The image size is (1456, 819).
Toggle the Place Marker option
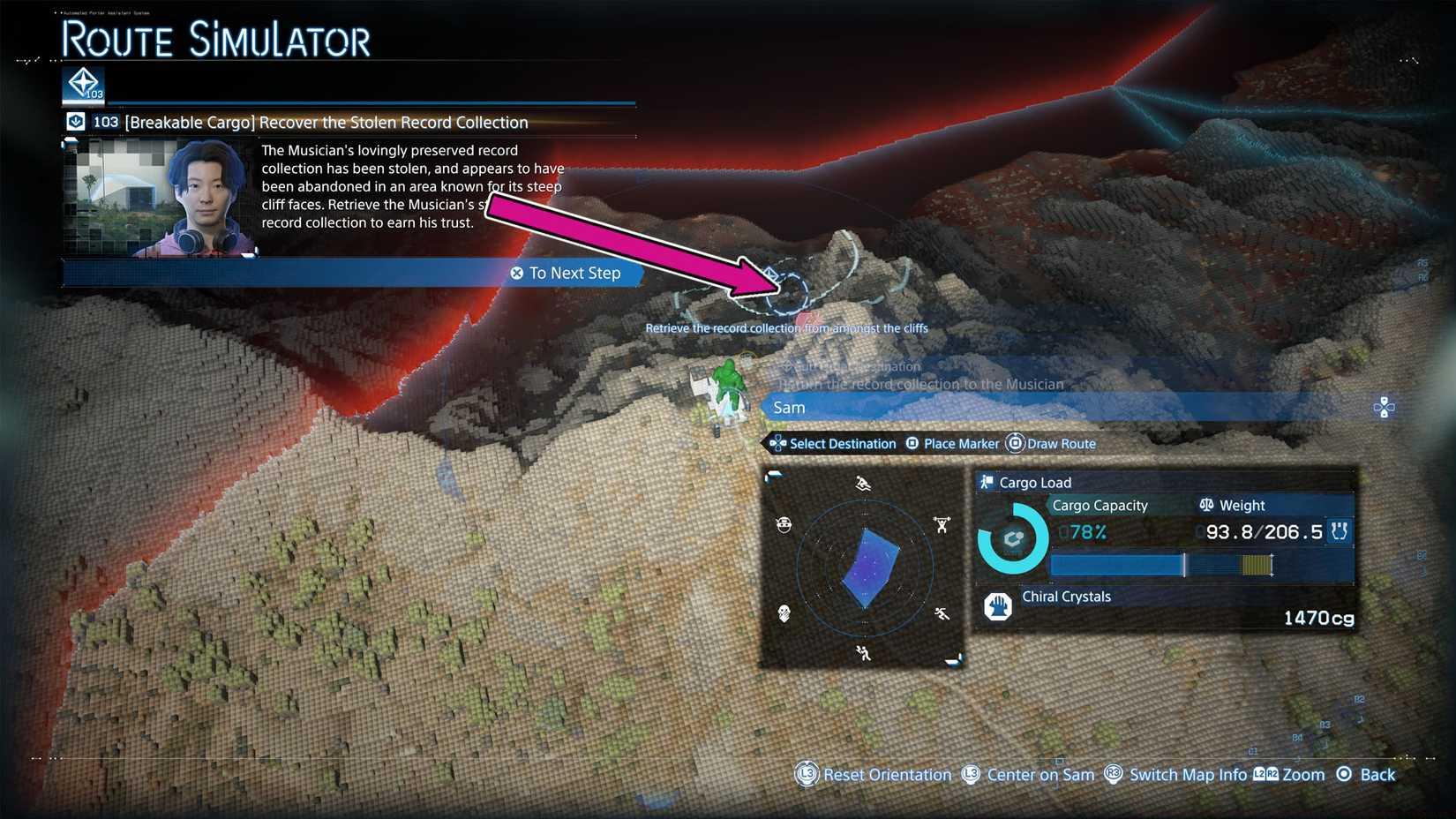960,443
